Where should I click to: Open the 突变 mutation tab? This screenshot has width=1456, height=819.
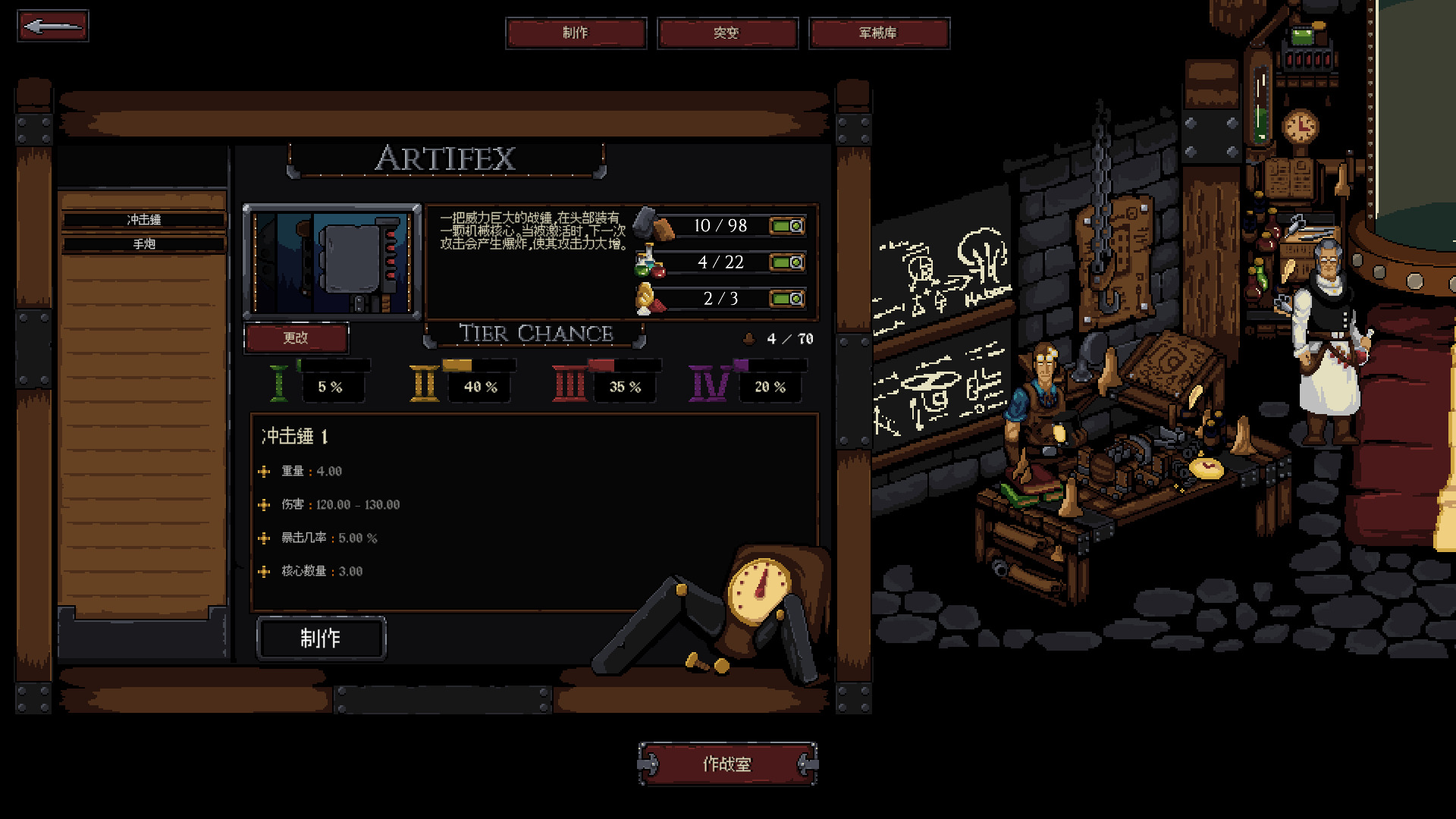(726, 33)
